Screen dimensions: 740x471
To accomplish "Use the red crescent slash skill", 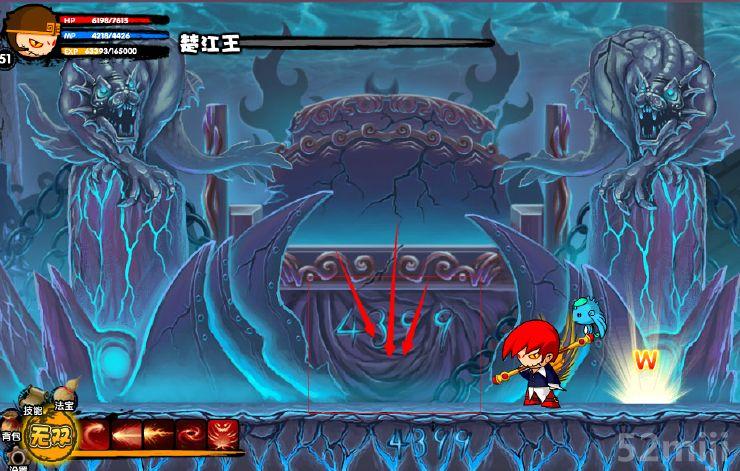I will [x=96, y=435].
